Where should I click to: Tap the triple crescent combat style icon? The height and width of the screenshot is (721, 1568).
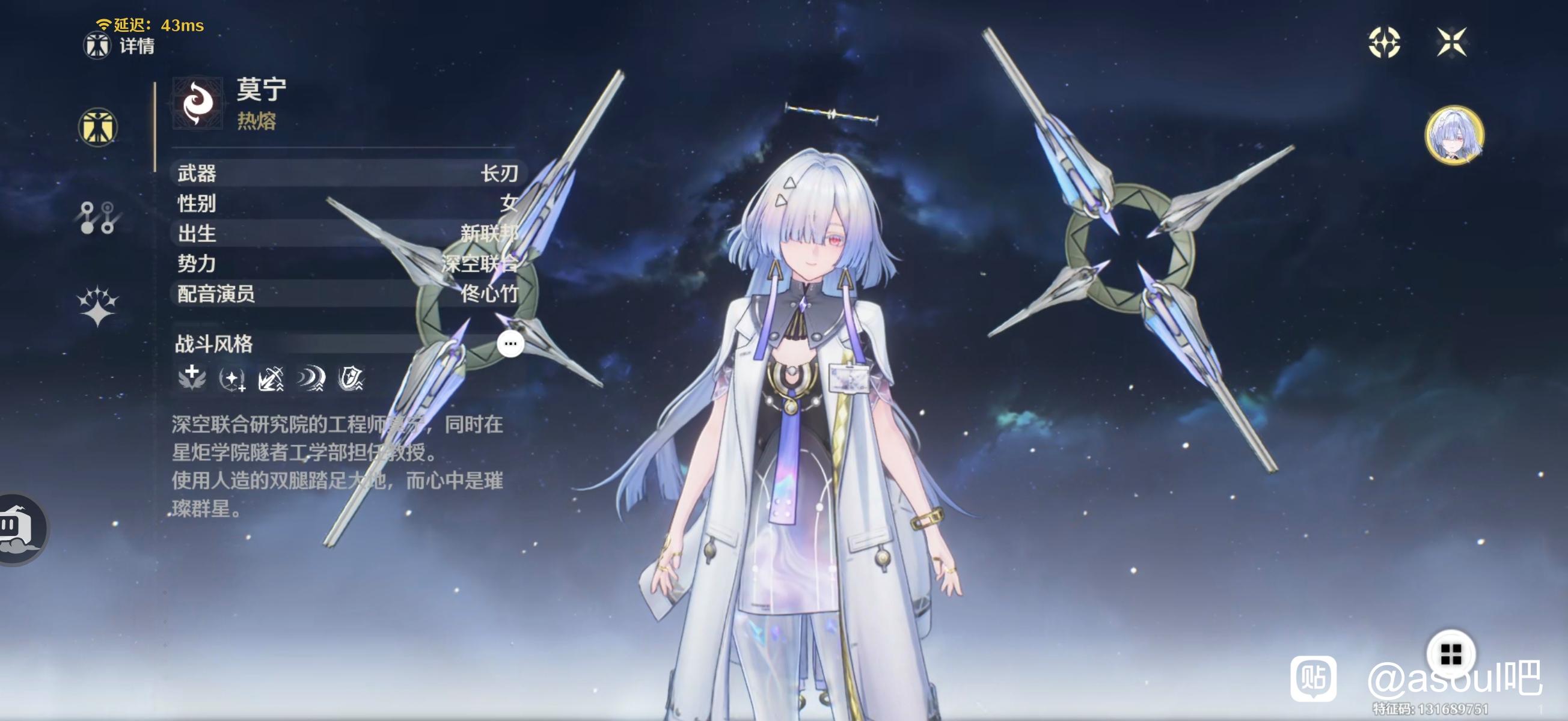(310, 379)
